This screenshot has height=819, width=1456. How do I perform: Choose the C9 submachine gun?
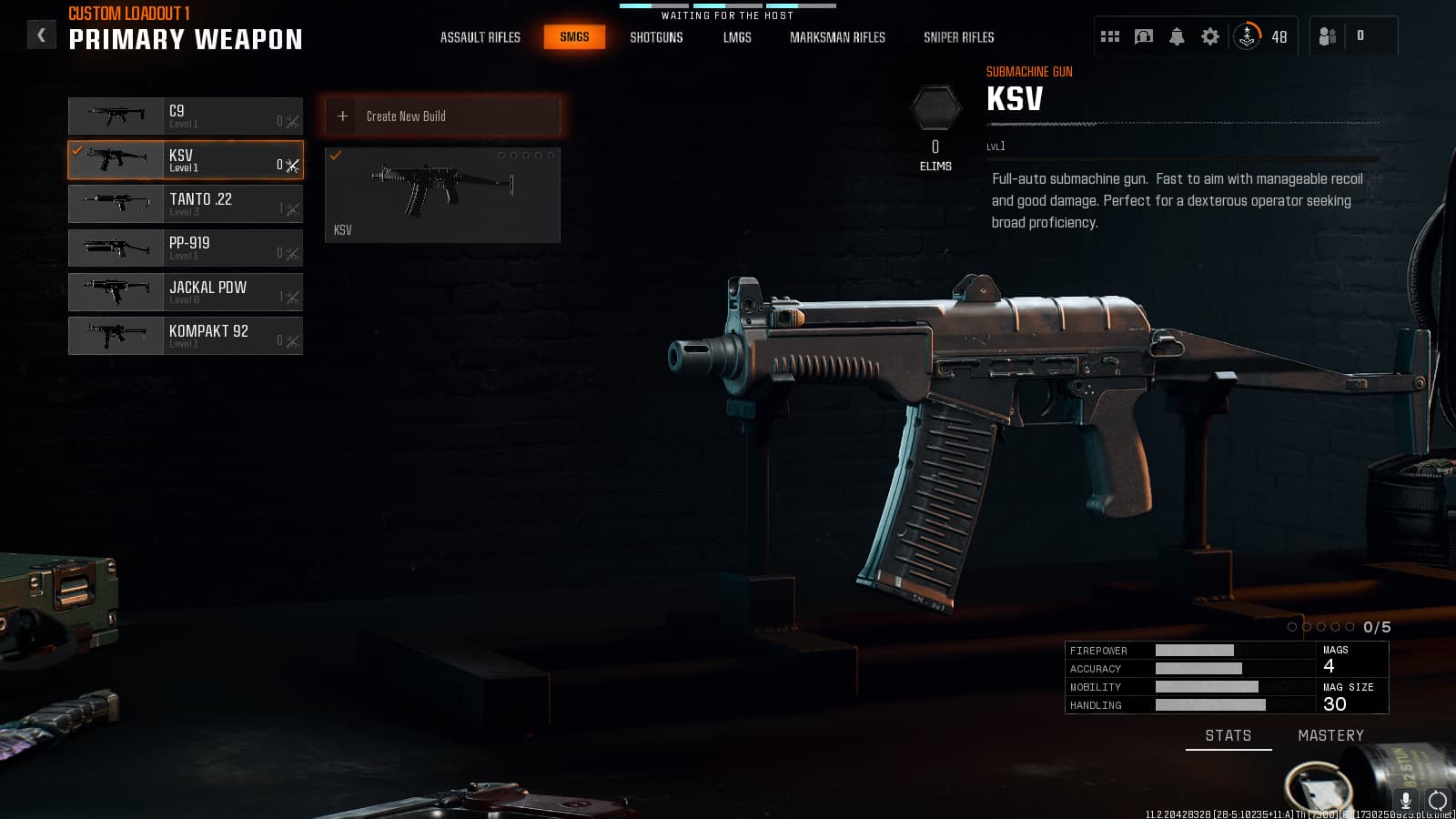pos(186,116)
